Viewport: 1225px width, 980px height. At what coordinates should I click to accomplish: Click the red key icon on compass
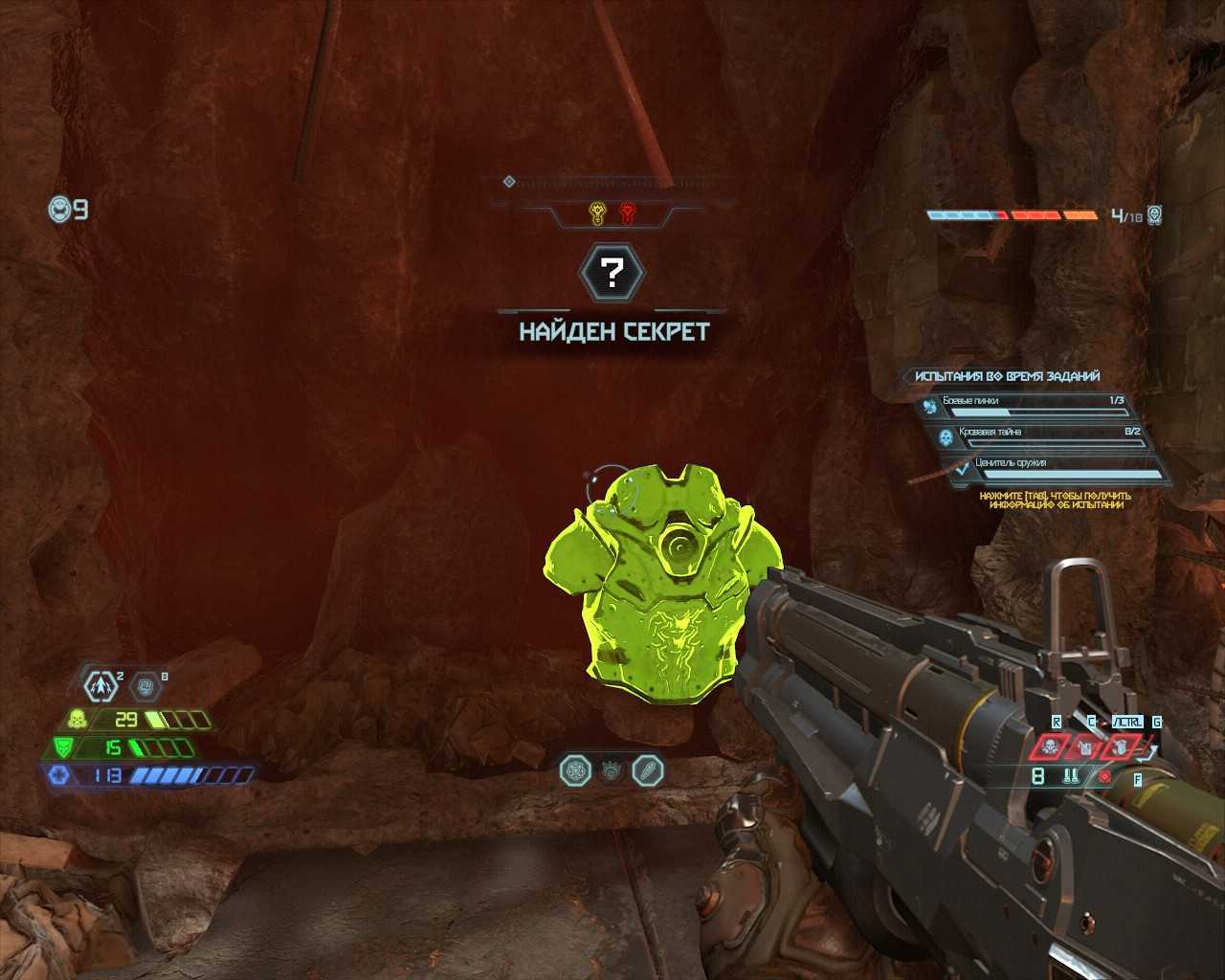628,212
